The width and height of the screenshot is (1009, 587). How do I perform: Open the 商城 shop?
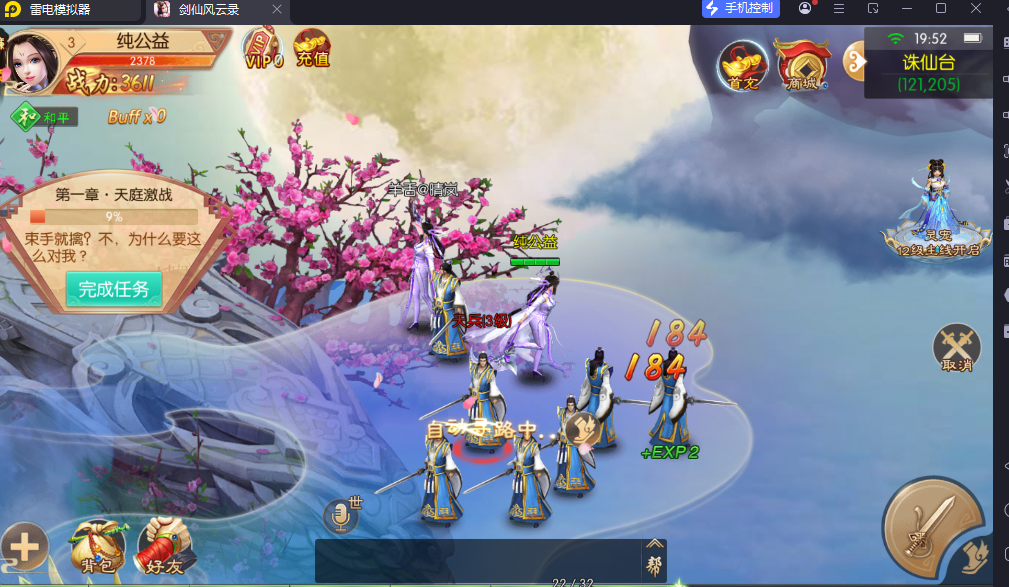[x=802, y=66]
